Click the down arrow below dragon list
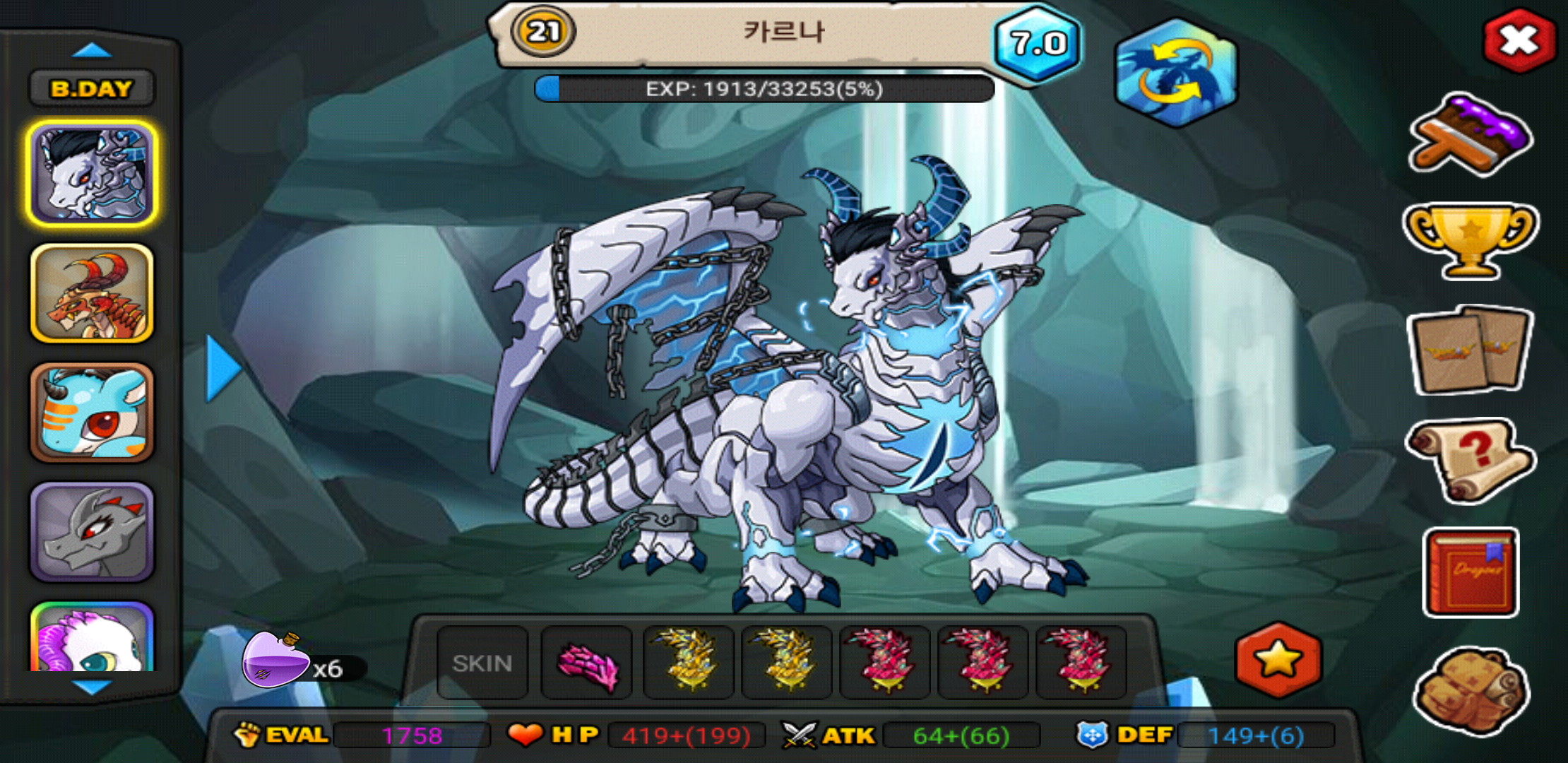Screen dimensions: 1568x763 coord(92,687)
